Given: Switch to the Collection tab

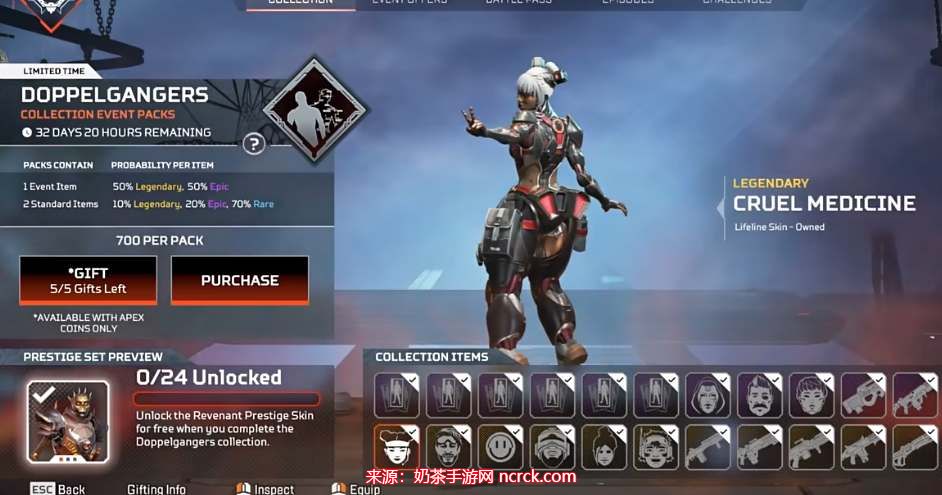Looking at the screenshot, I should 301,3.
